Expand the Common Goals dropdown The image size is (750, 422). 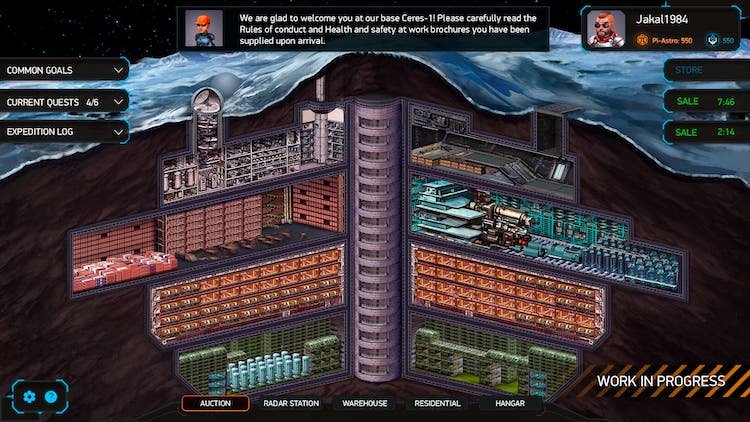click(65, 71)
